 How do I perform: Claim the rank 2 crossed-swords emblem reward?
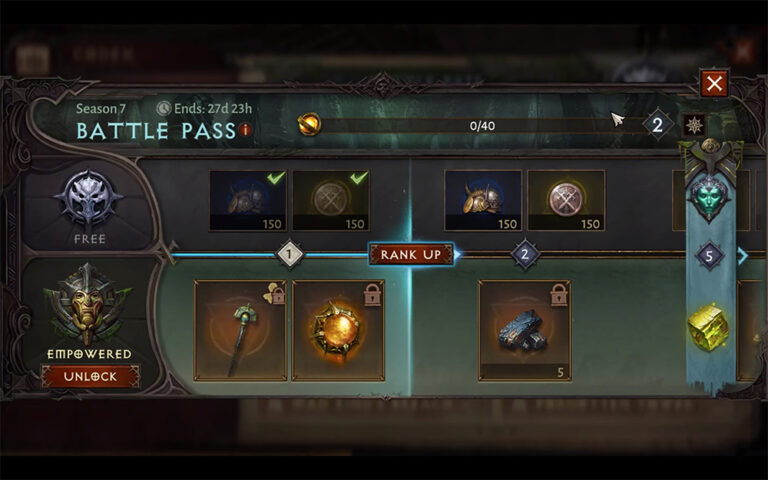(x=565, y=200)
